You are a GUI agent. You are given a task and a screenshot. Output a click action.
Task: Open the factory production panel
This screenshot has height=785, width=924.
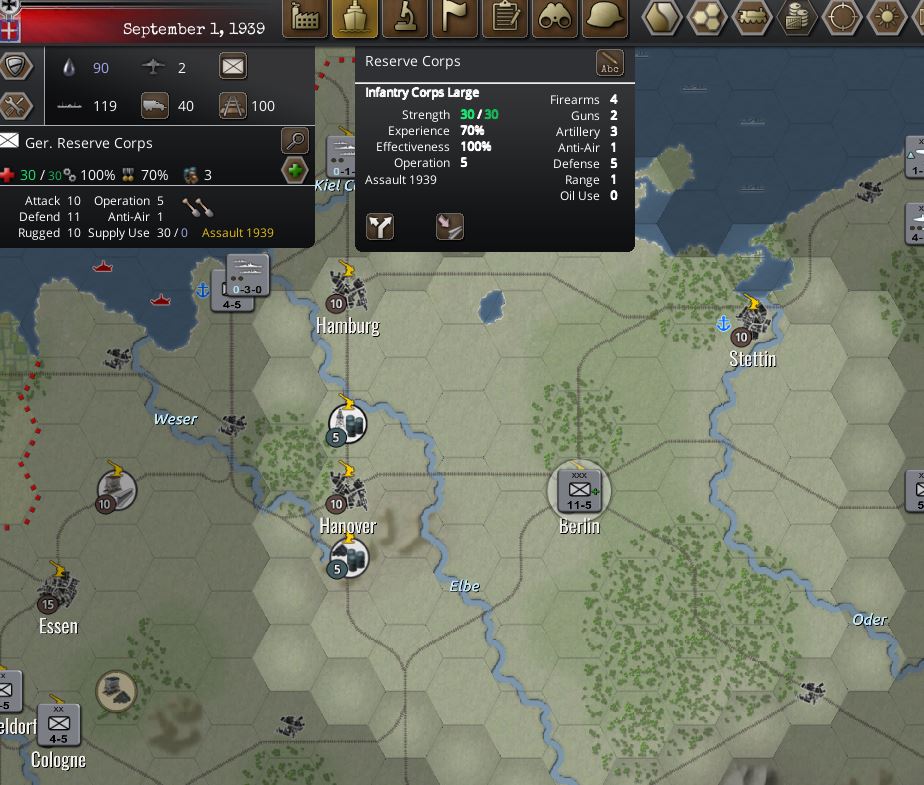304,18
